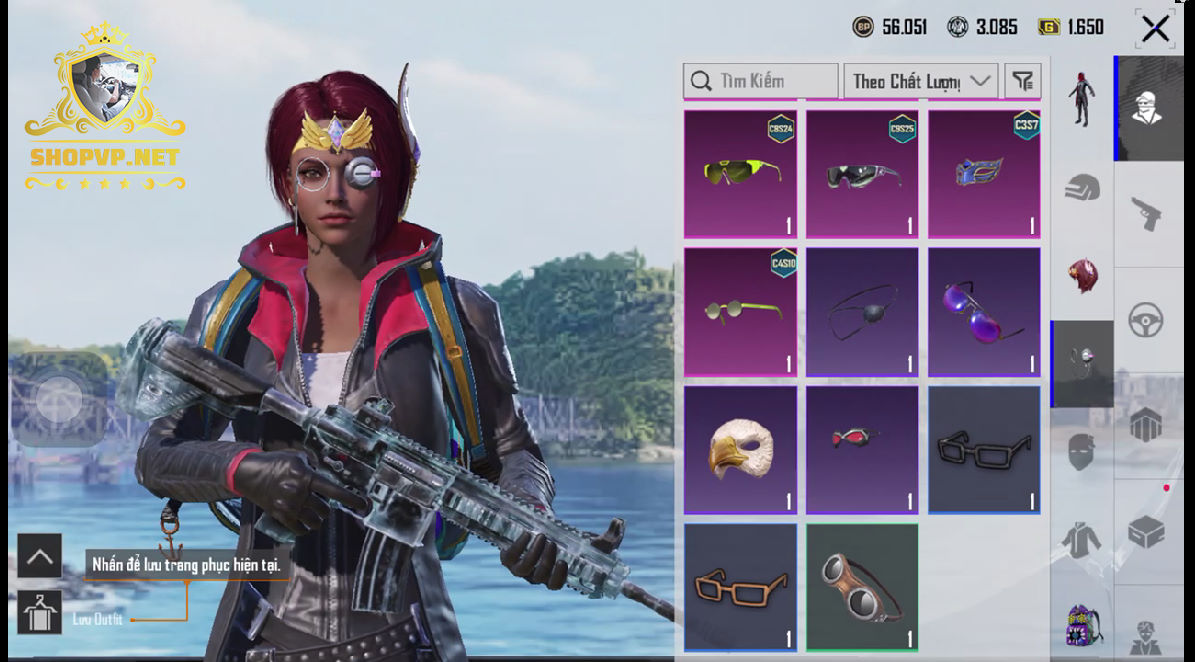Select the neon green sunglasses item

[740, 174]
